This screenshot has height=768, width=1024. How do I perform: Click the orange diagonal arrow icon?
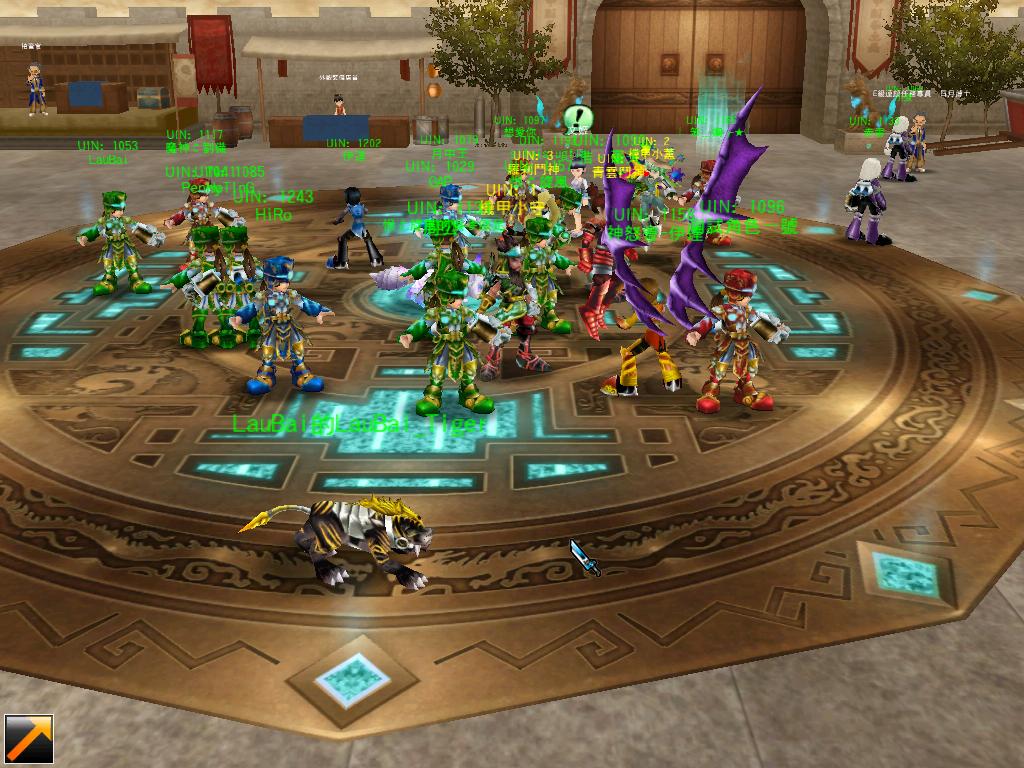pos(28,740)
